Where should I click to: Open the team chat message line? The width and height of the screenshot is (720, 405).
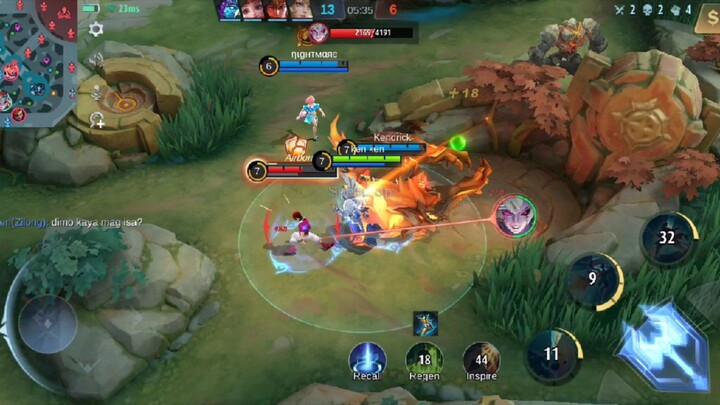[72, 222]
